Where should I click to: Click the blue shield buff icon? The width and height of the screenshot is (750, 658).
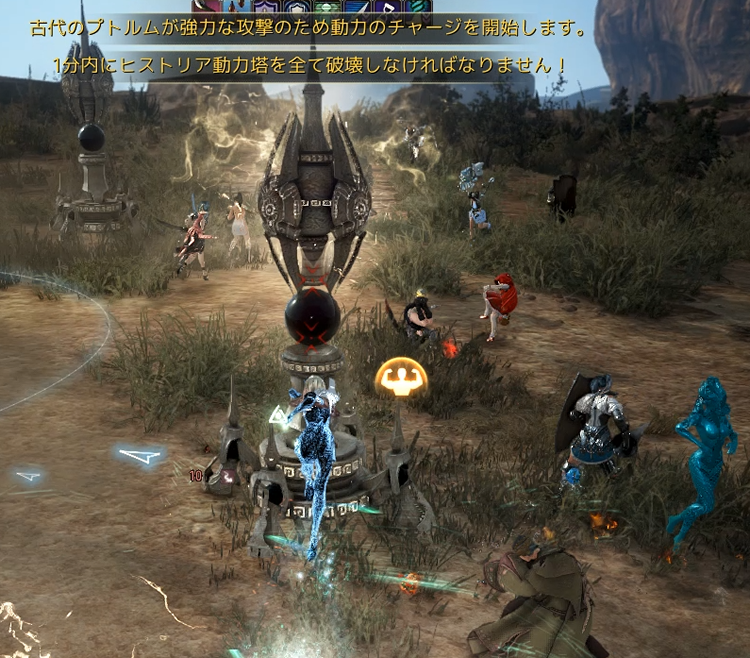coord(295,6)
